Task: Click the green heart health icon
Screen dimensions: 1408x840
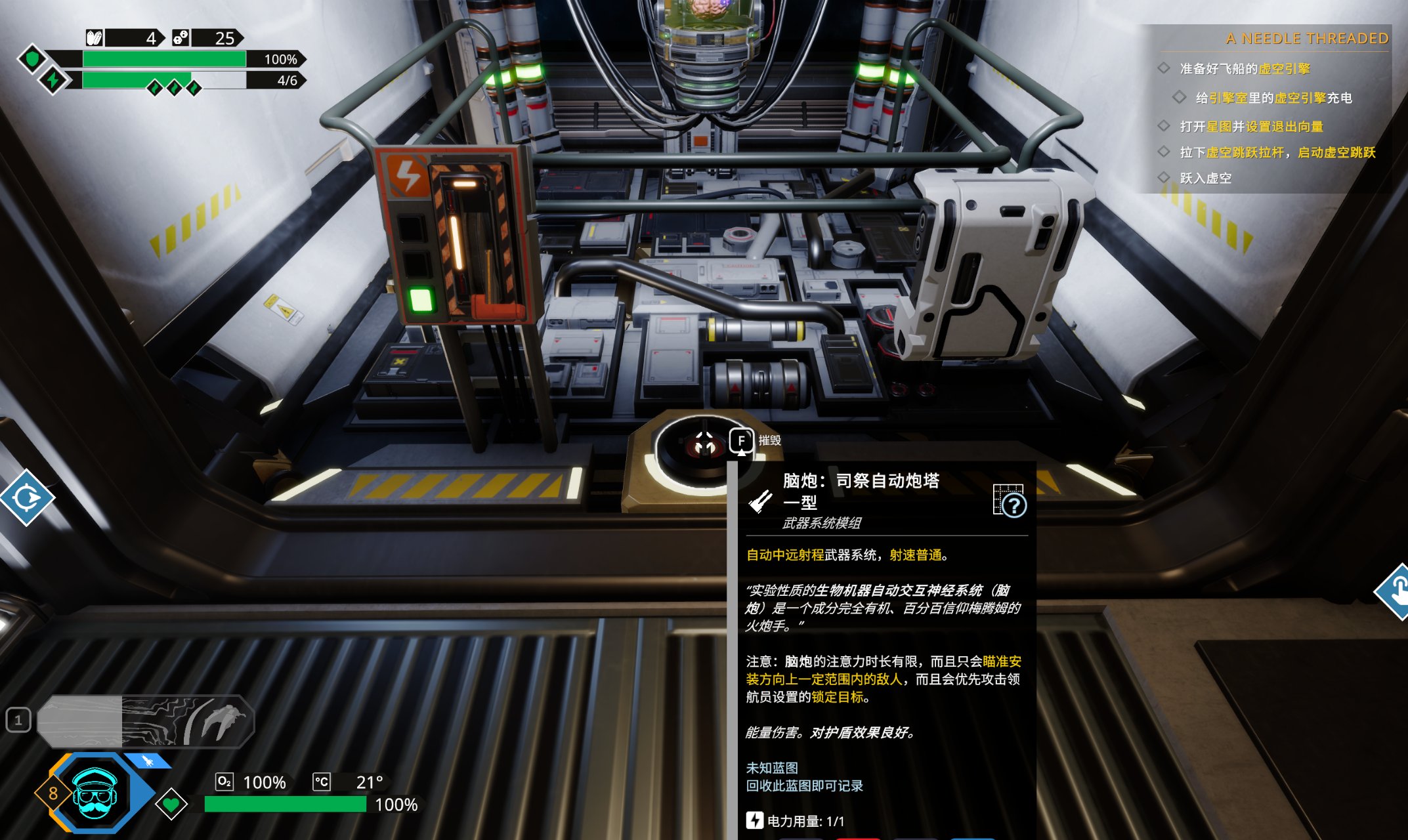Action: [x=171, y=803]
